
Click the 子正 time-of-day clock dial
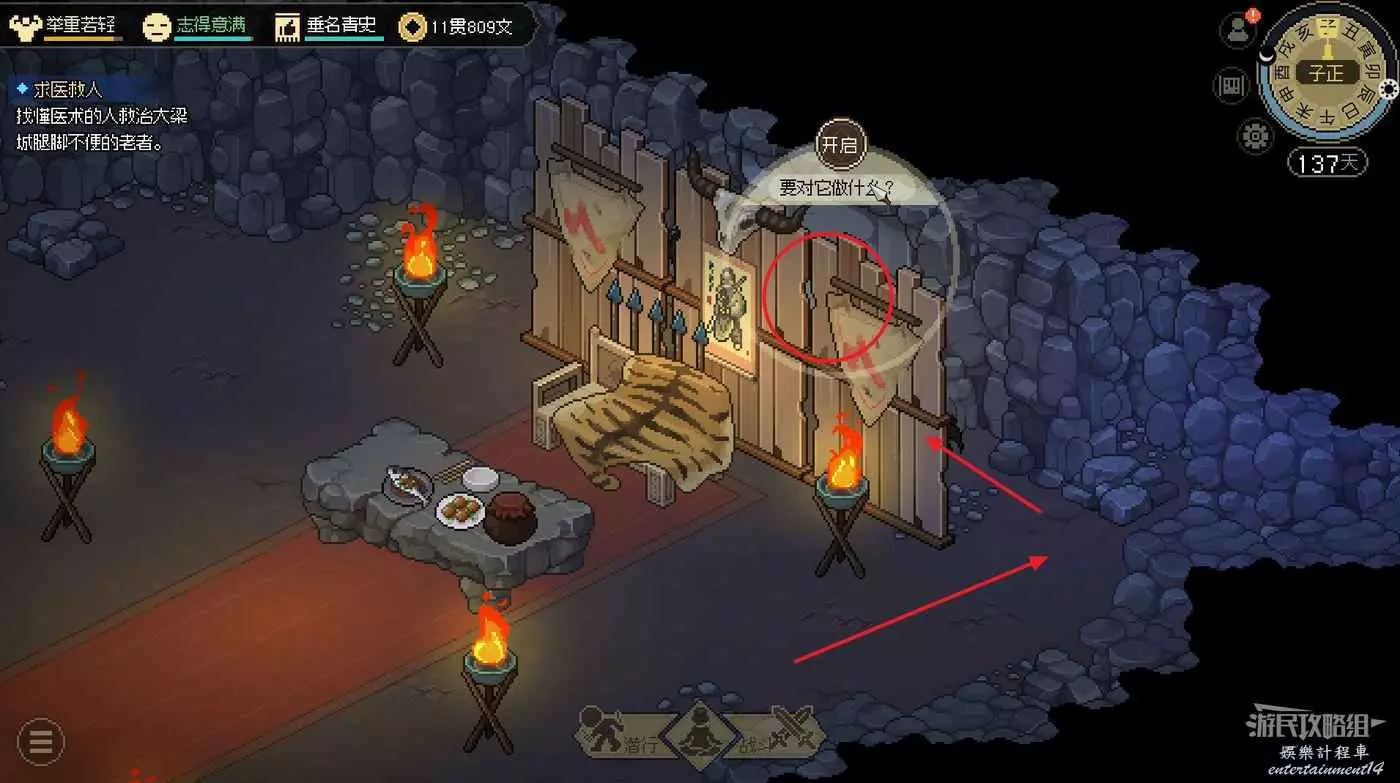[1326, 72]
